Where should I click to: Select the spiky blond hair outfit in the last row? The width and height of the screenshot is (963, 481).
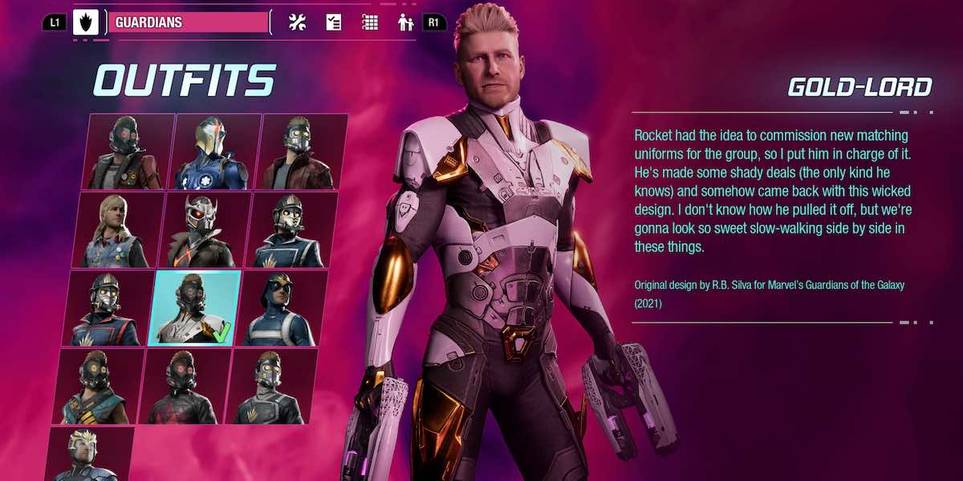(88, 455)
